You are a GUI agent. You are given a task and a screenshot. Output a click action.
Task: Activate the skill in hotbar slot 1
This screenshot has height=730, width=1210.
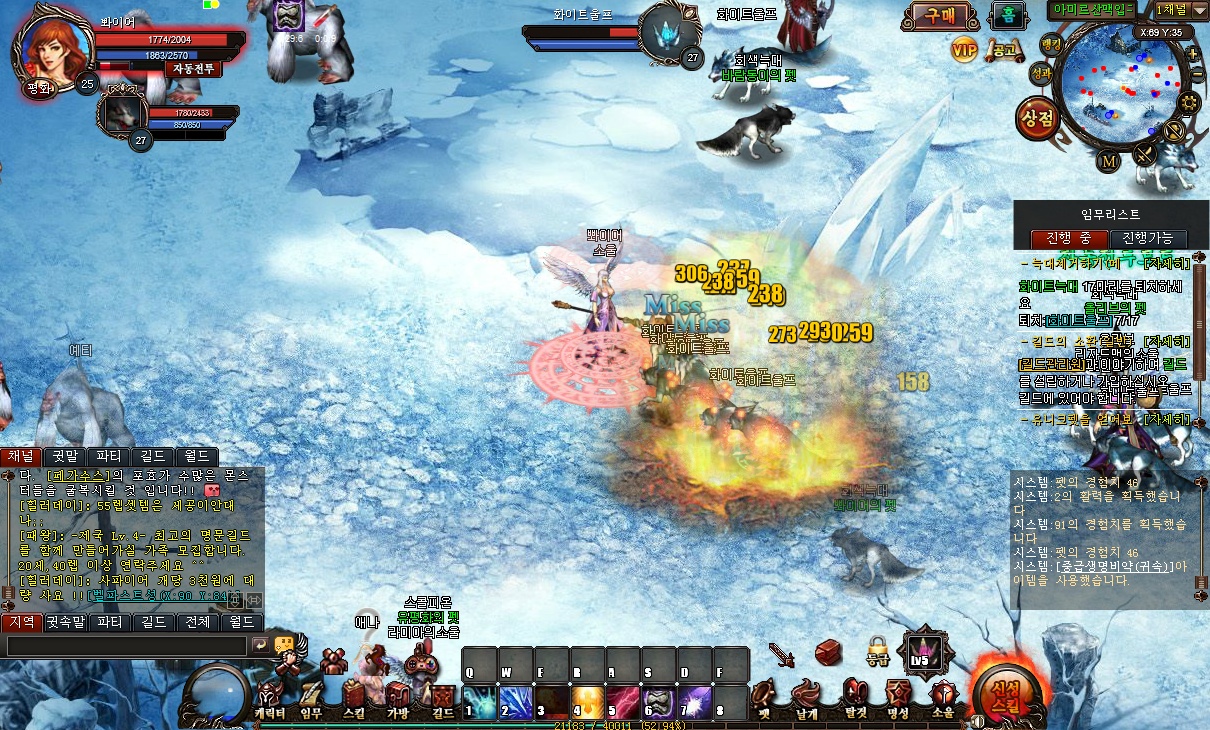[480, 703]
